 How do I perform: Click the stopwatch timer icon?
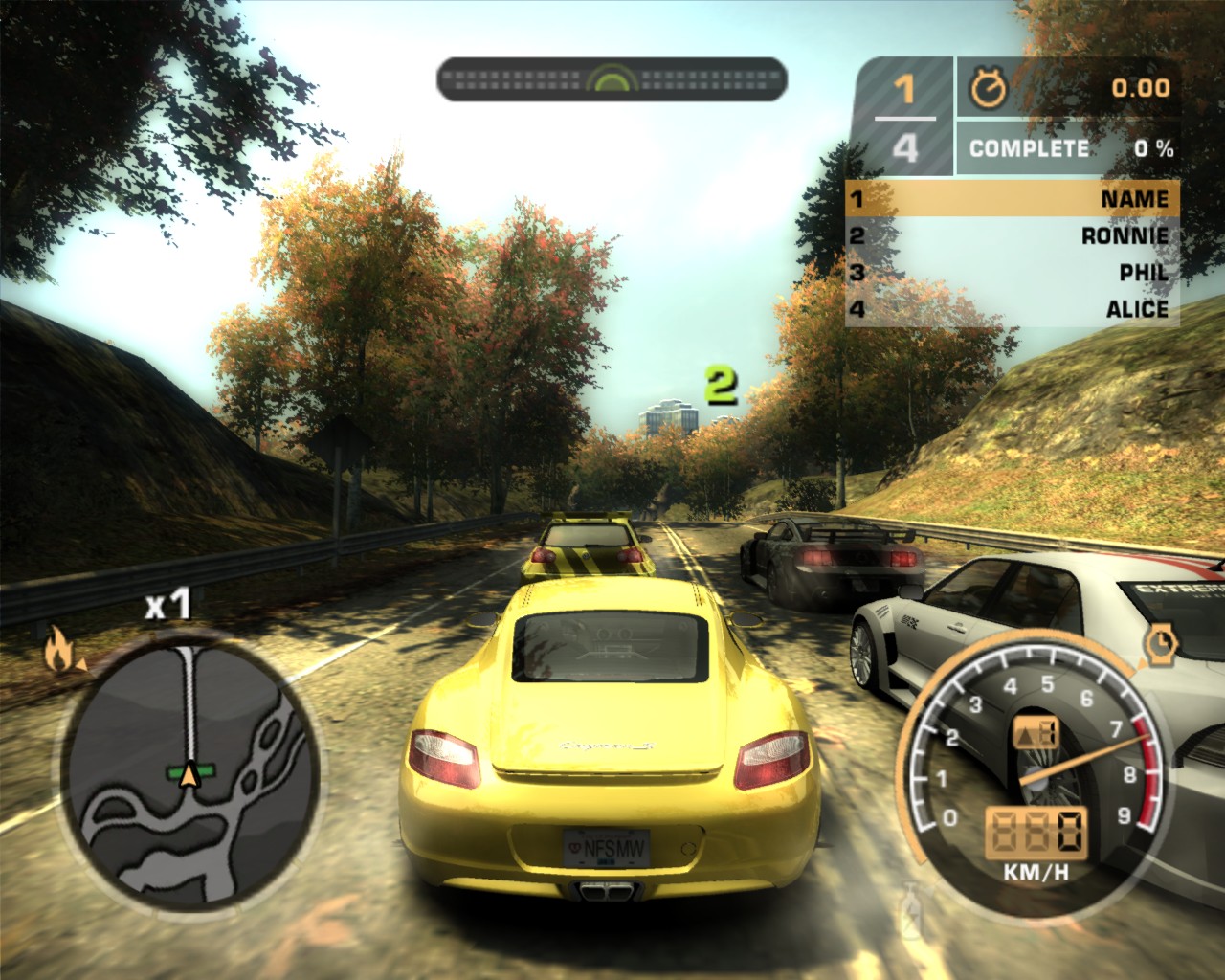pos(989,88)
